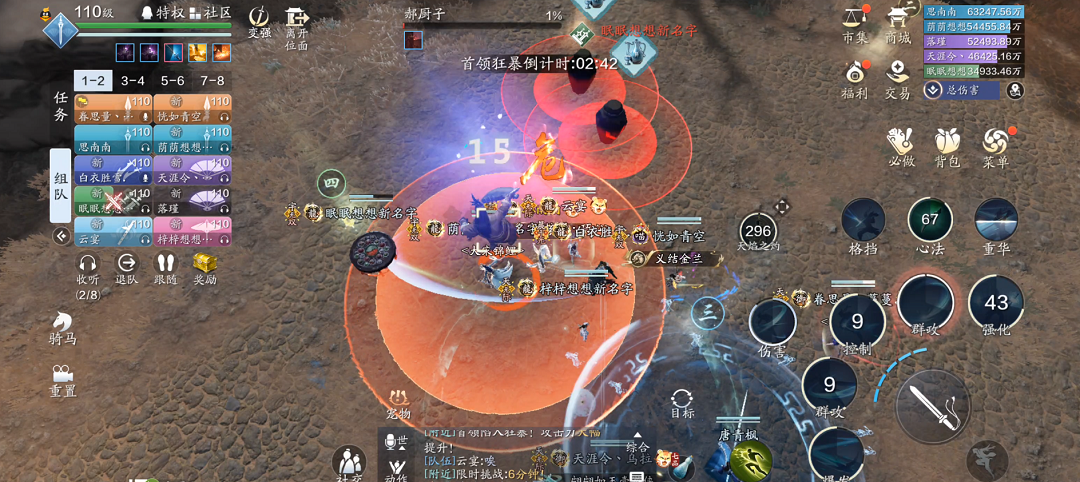Select team member 思南南 in the party list
Image resolution: width=1080 pixels, height=482 pixels.
[113, 140]
